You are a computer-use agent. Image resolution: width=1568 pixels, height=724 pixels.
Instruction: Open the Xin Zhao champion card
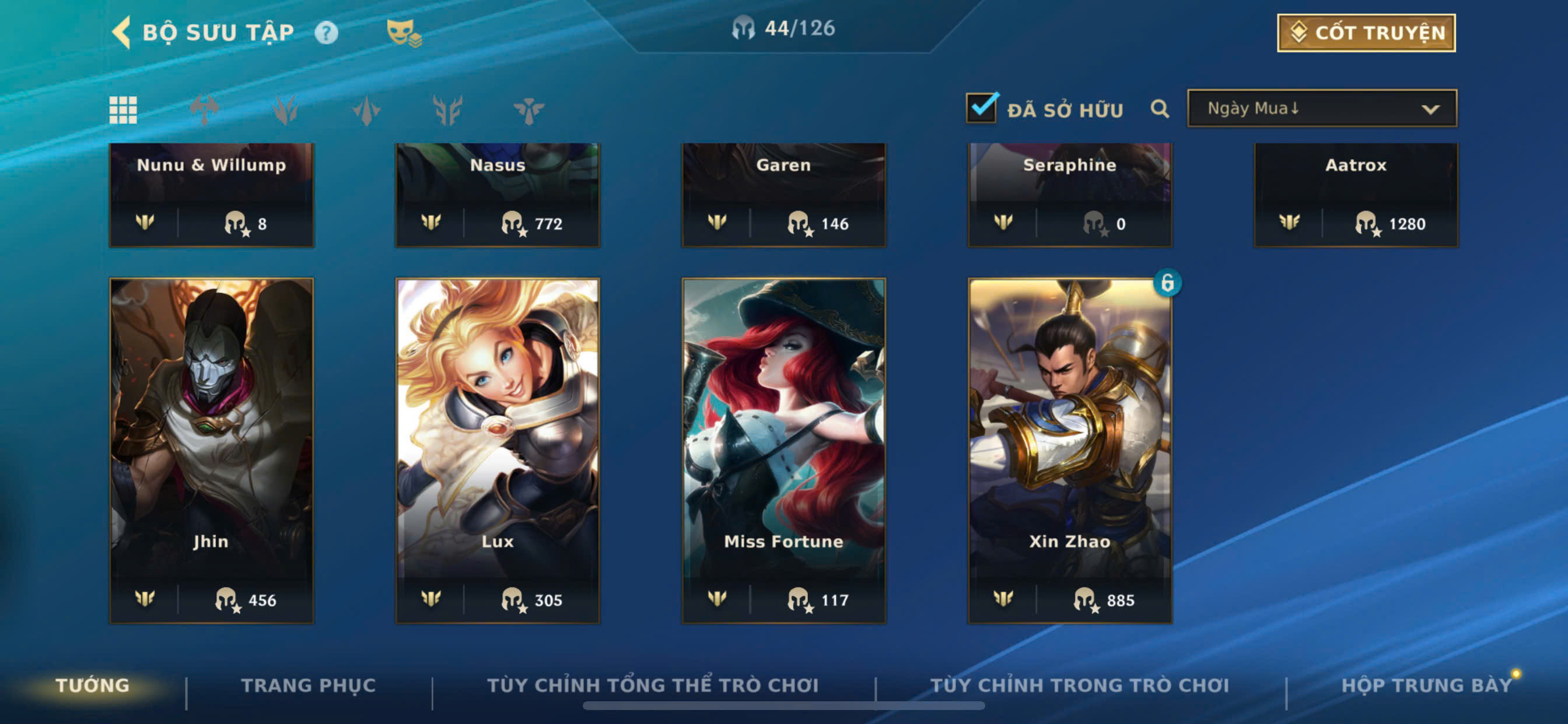(1069, 450)
